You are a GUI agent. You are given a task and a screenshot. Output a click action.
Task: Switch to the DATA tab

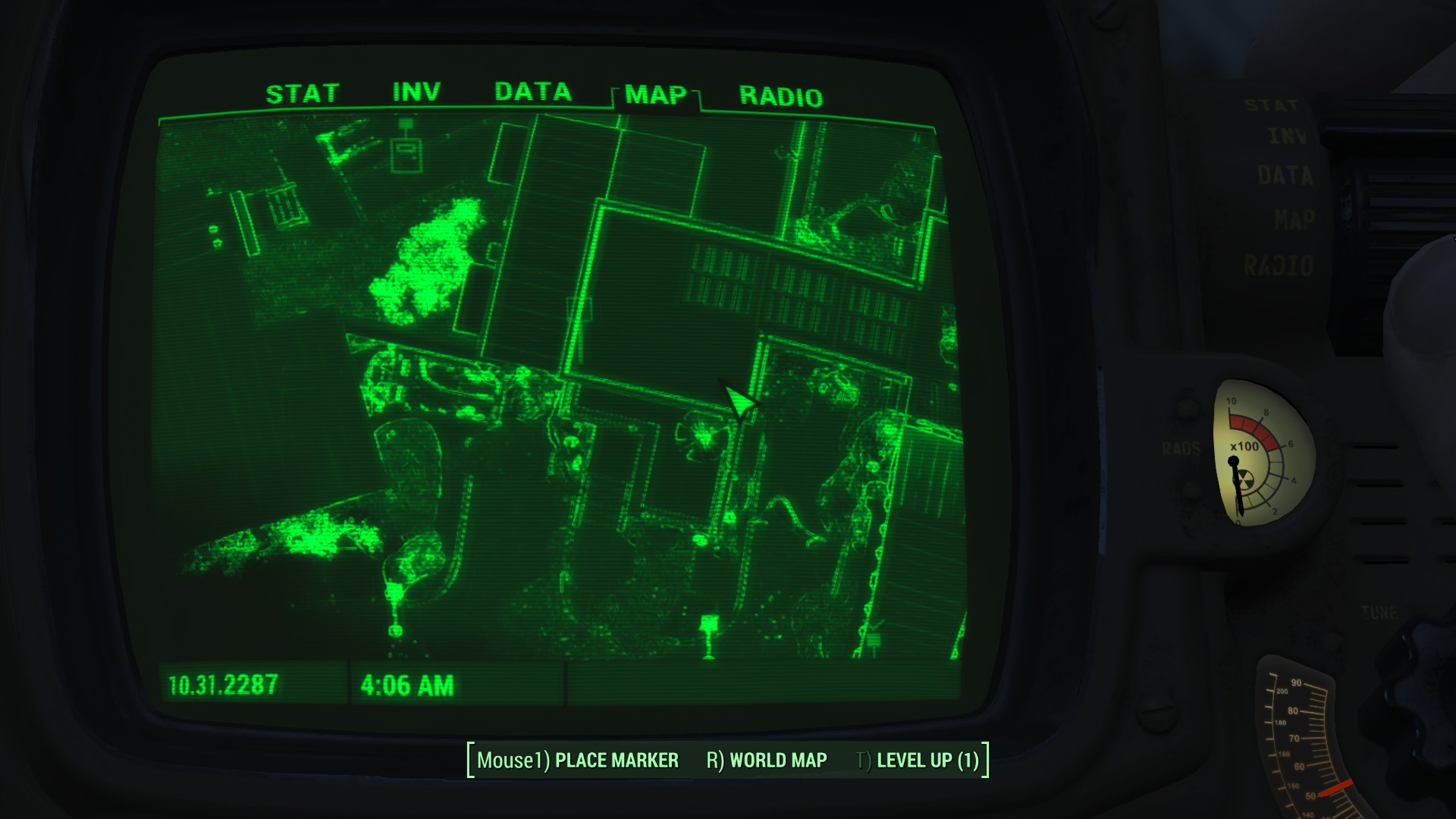[x=533, y=91]
